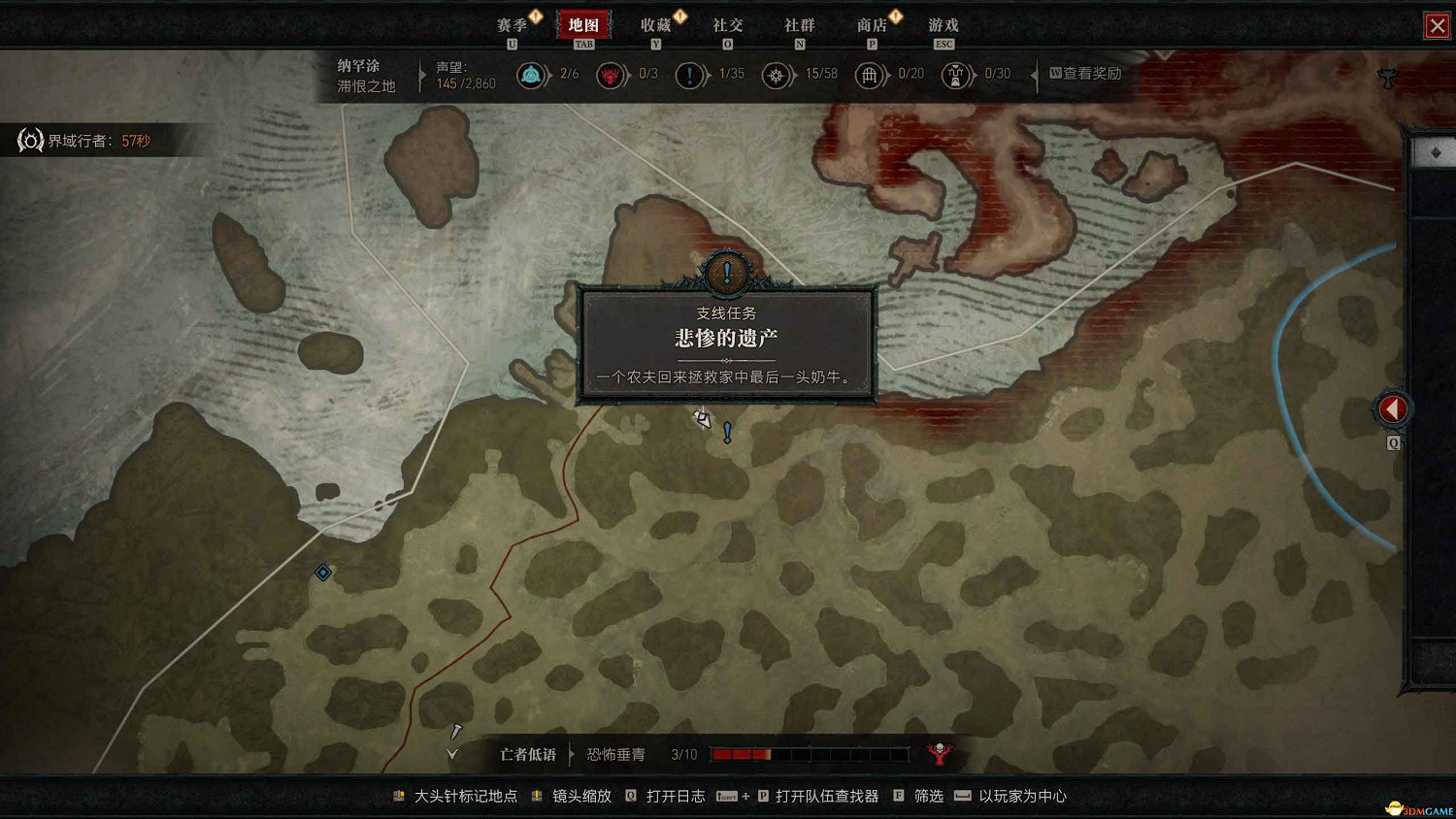1456x819 pixels.
Task: Select the waypoints reputation icon showing 2/6
Action: click(x=532, y=75)
